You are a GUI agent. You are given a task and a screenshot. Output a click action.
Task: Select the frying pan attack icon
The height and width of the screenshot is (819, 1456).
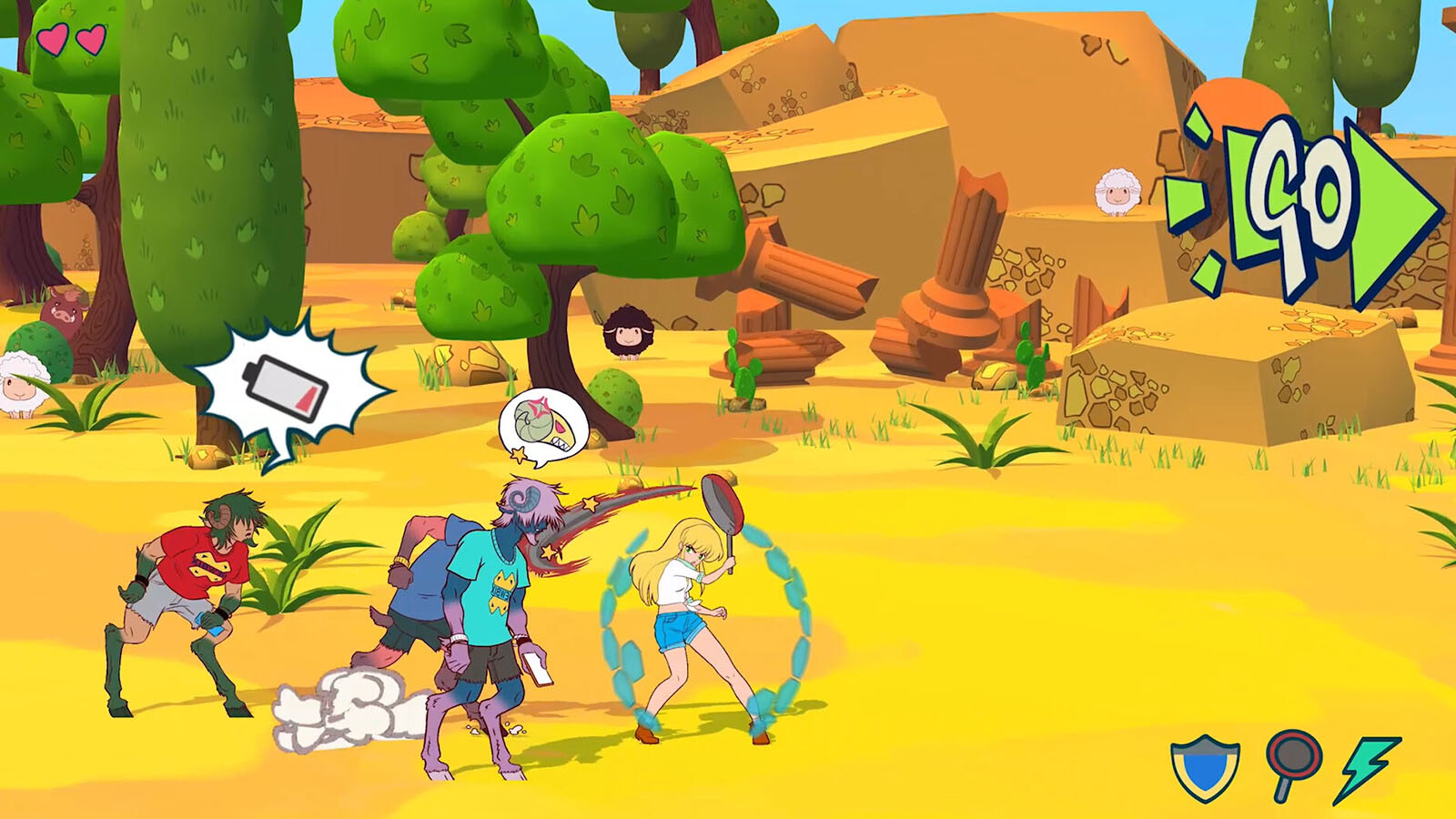pos(1292,763)
